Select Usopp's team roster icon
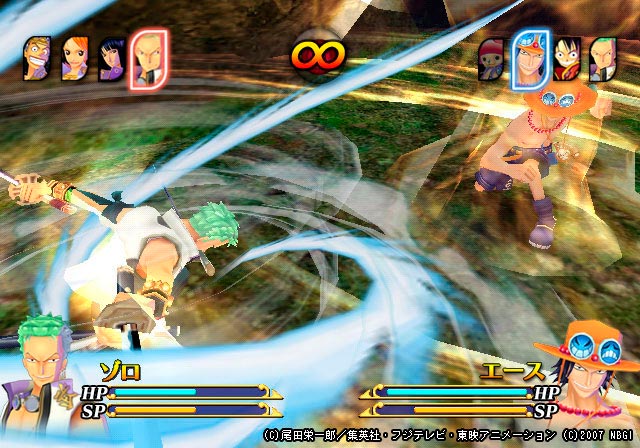 39,59
